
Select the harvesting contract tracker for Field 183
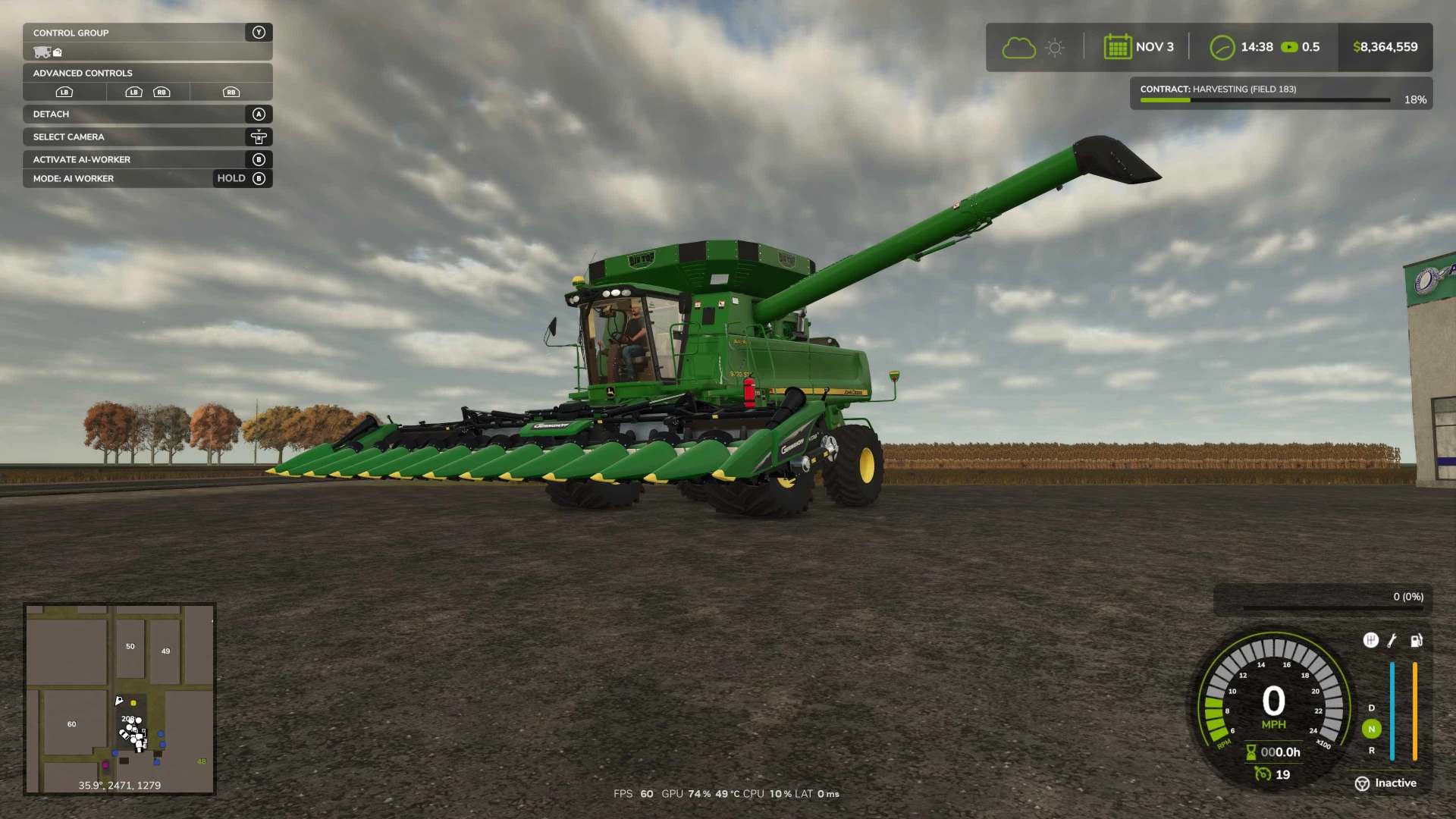click(1280, 93)
